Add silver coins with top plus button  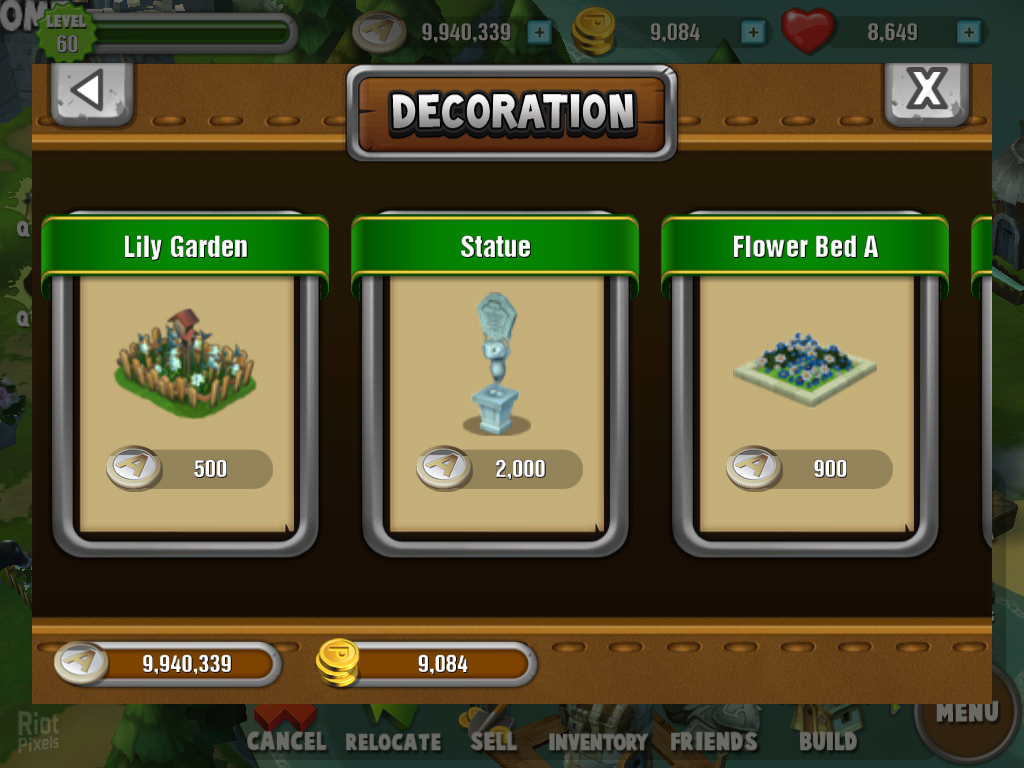[539, 32]
